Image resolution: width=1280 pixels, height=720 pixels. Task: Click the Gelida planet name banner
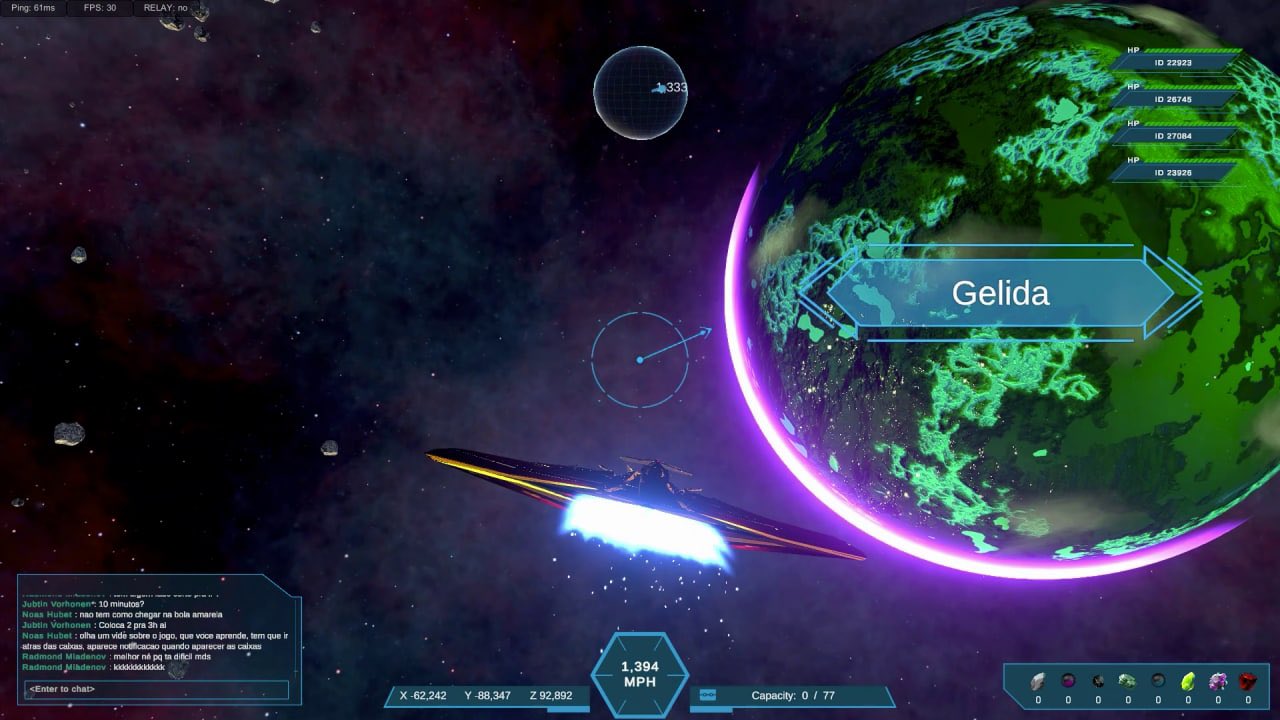point(1000,293)
